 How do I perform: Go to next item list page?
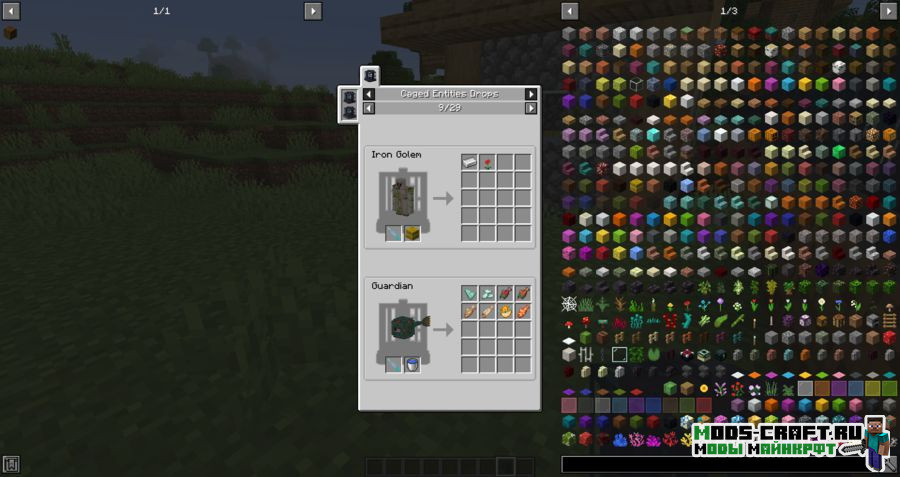pyautogui.click(x=888, y=11)
